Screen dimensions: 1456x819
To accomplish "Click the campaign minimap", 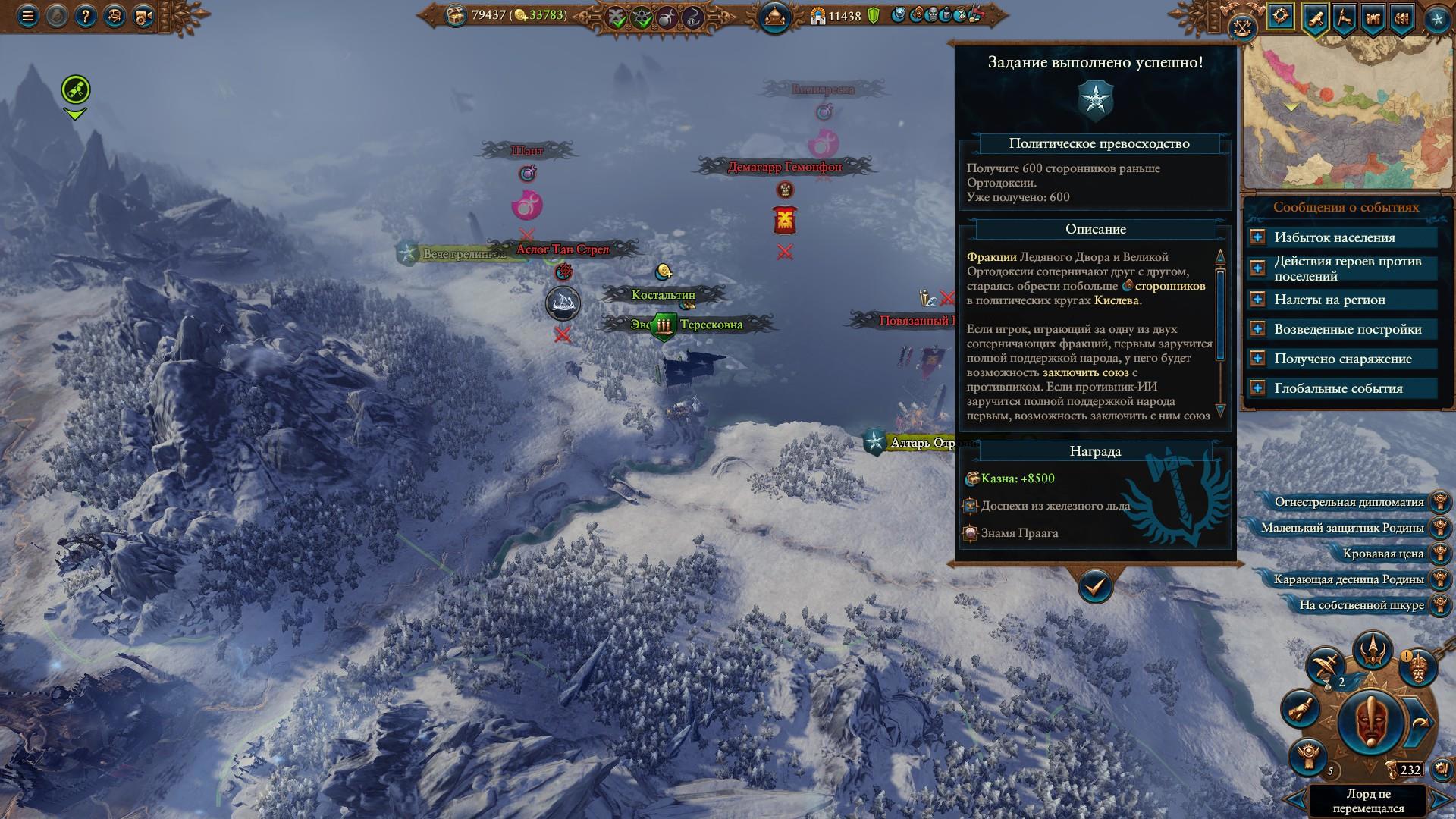I will point(1346,114).
